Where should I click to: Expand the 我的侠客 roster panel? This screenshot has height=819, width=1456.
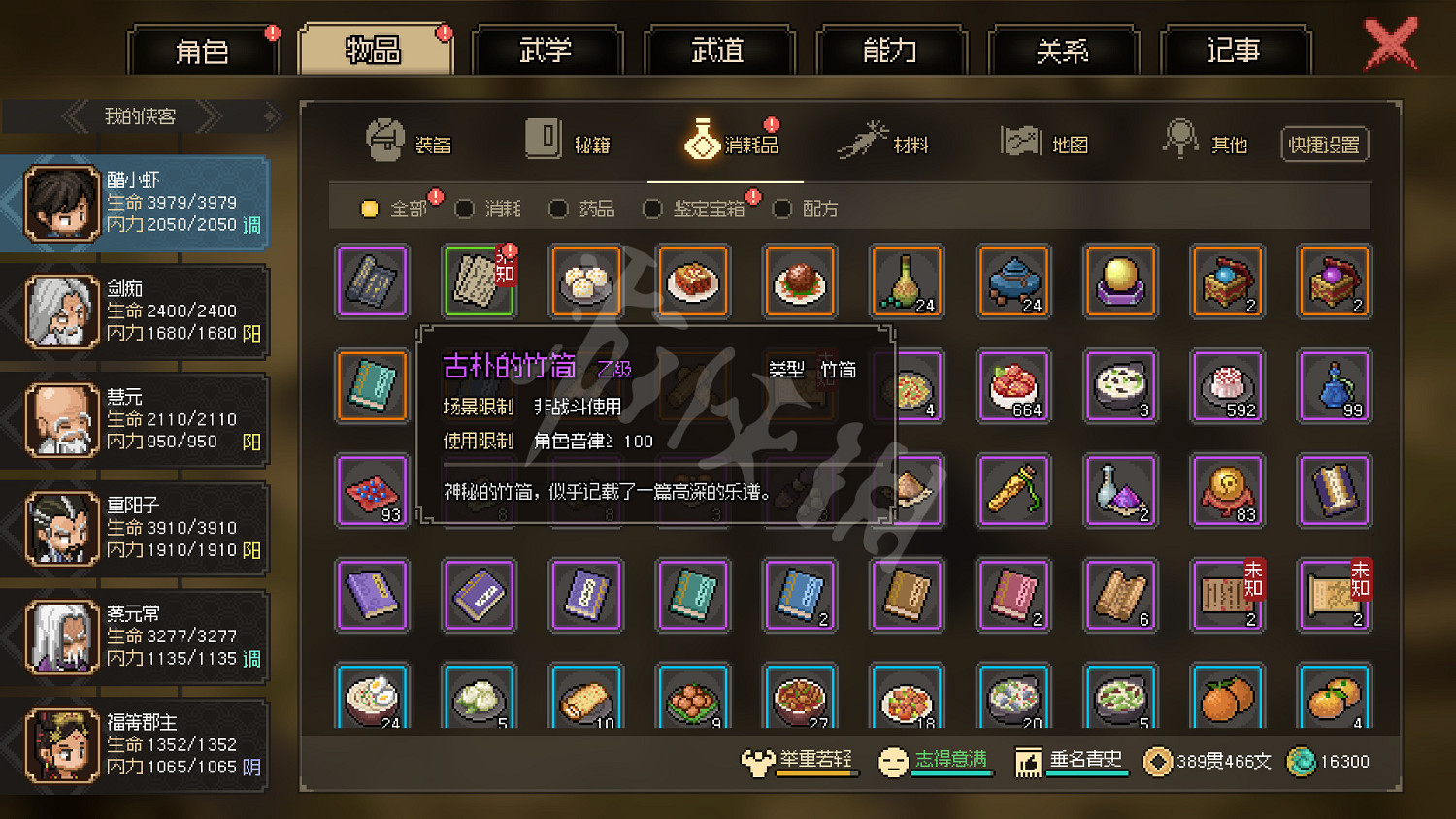pyautogui.click(x=141, y=116)
